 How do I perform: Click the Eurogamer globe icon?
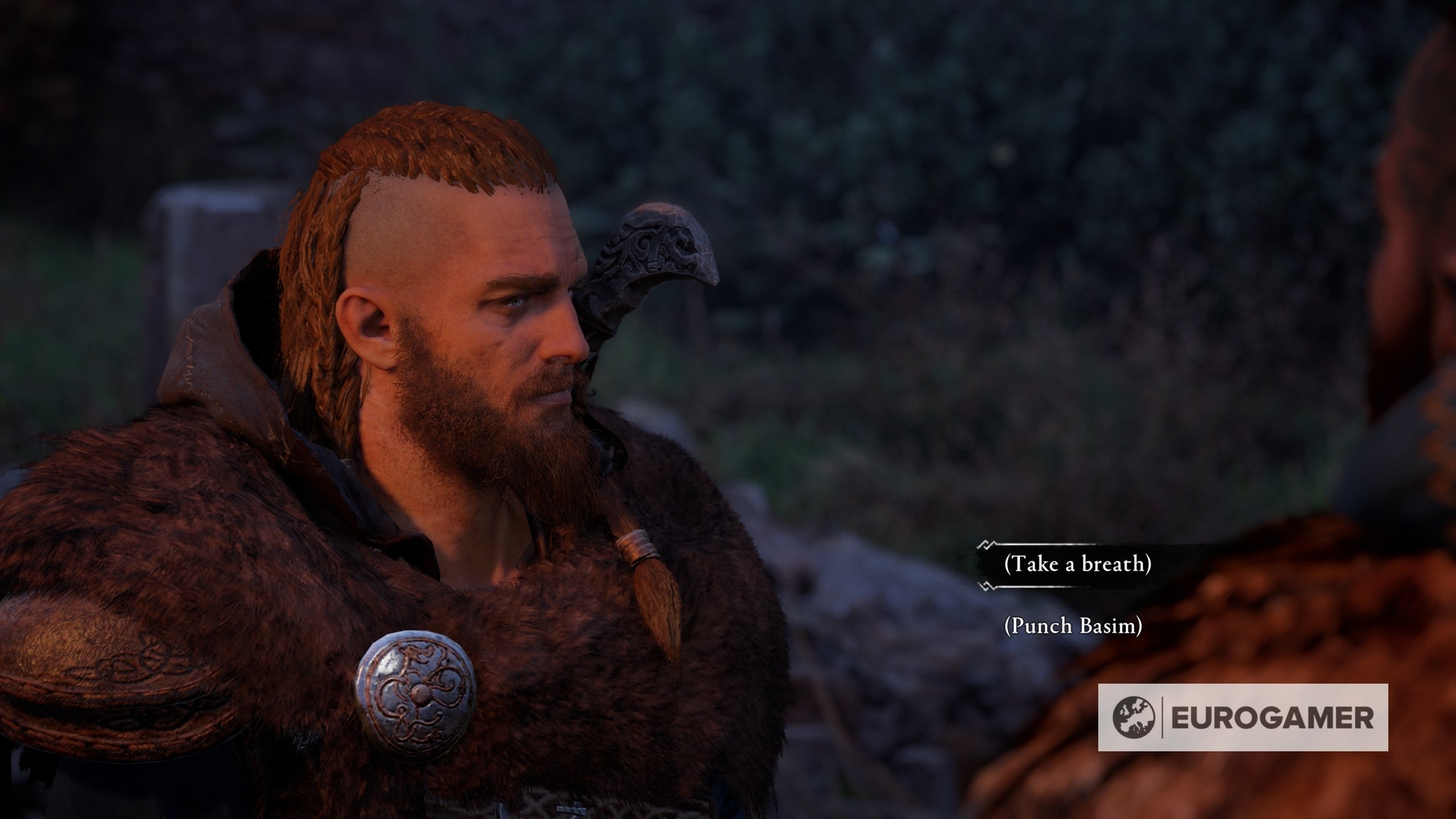tap(1133, 719)
